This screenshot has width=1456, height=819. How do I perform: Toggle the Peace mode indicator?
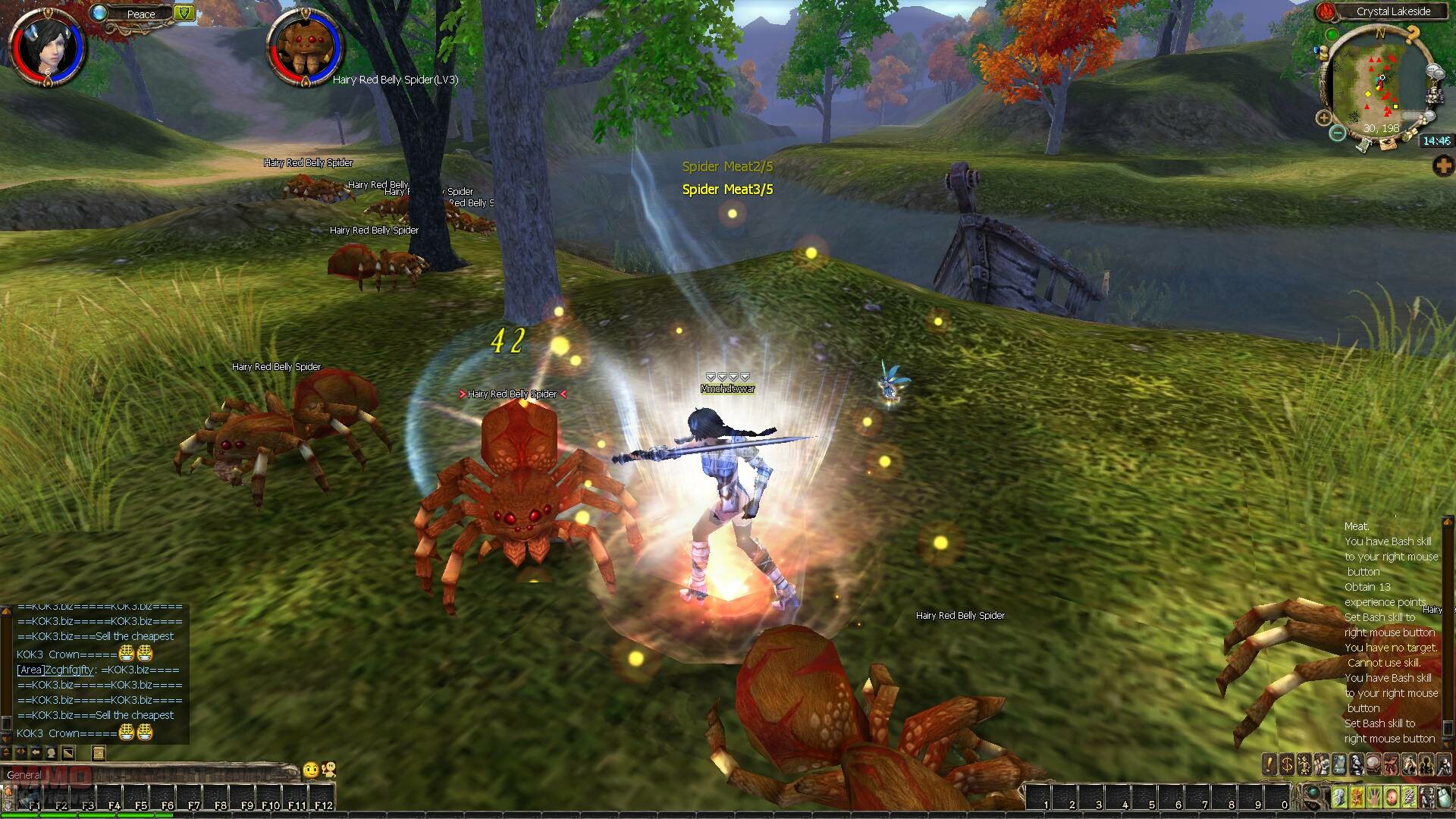click(x=141, y=13)
